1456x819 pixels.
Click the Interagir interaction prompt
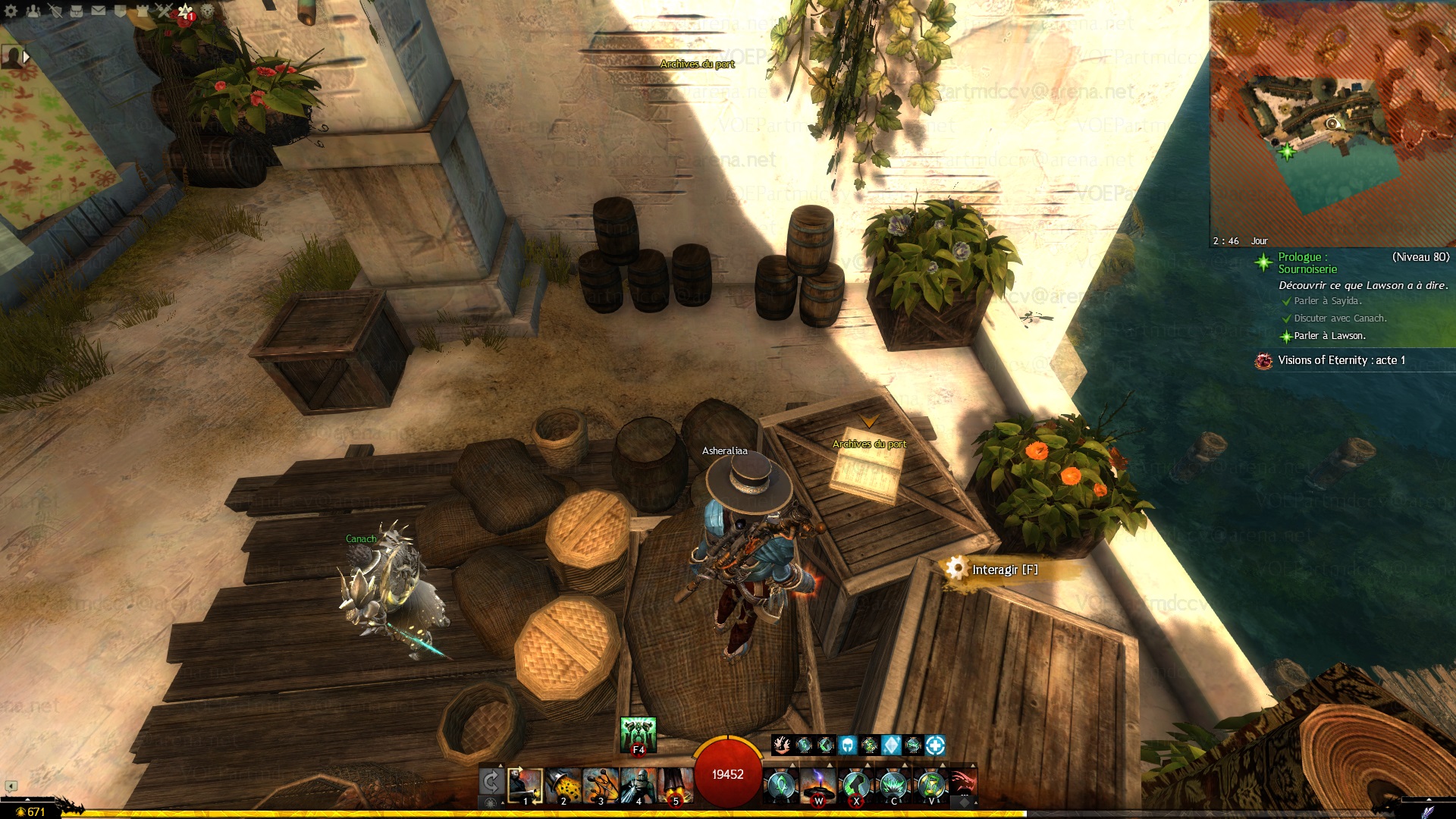[1004, 570]
